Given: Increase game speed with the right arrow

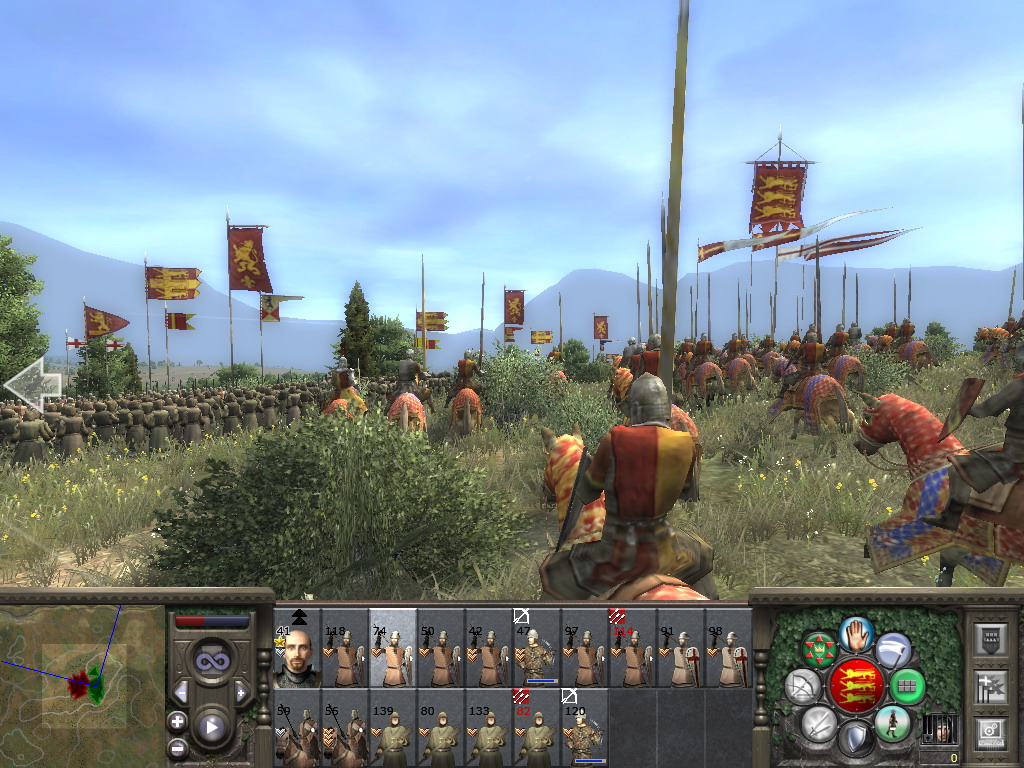Looking at the screenshot, I should click(241, 692).
